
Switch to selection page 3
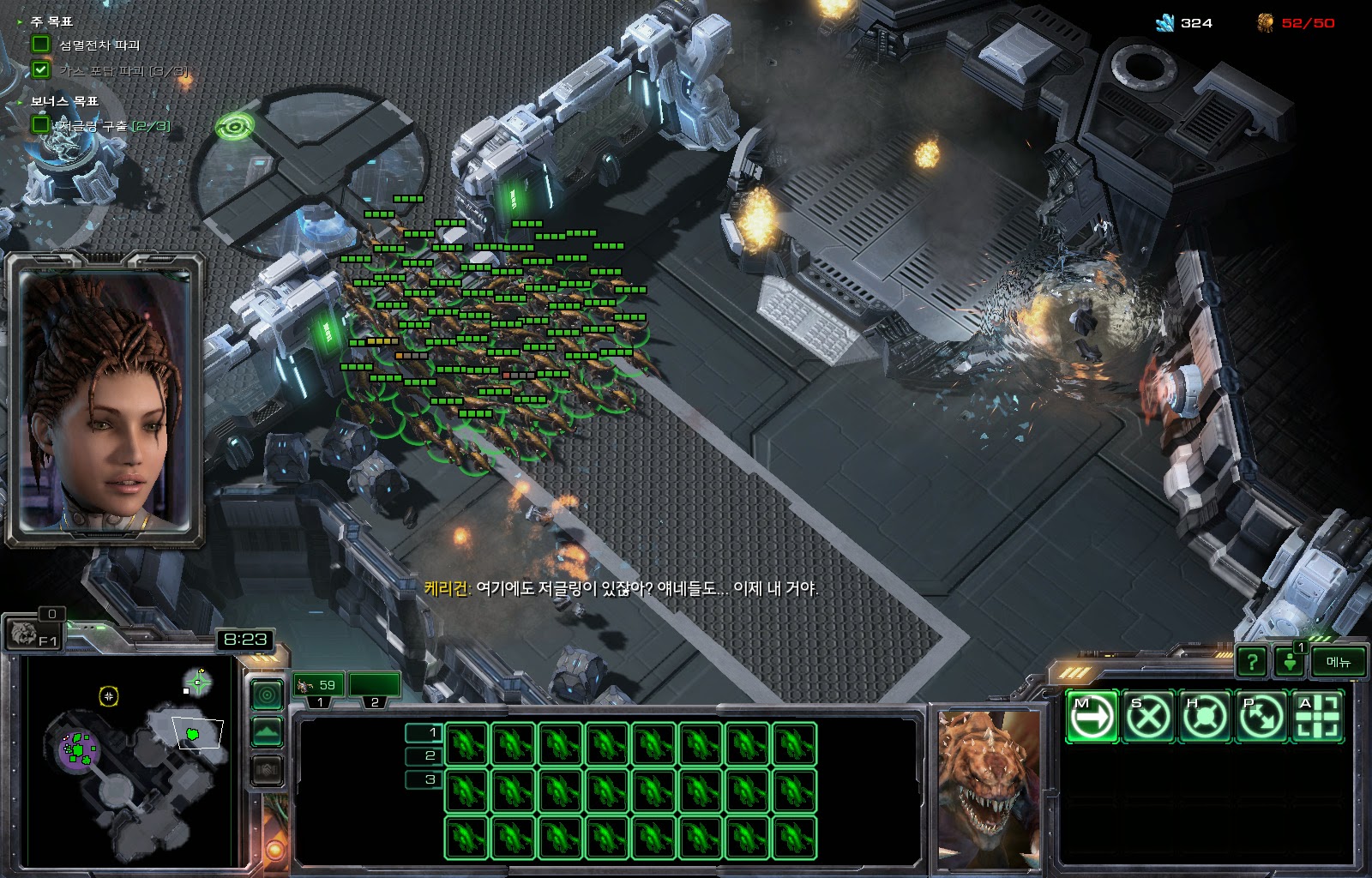click(x=424, y=779)
